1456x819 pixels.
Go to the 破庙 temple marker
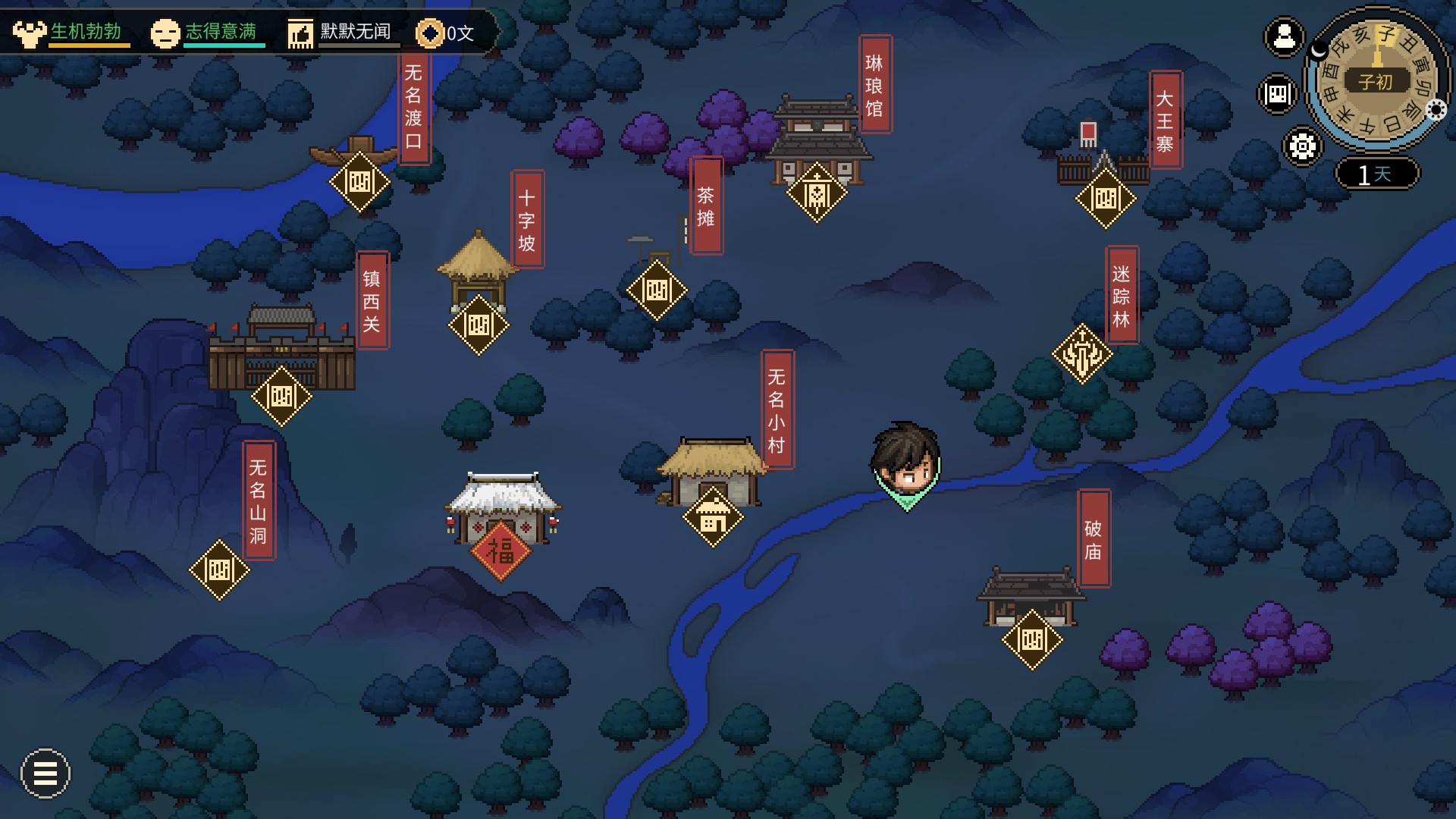click(1032, 640)
